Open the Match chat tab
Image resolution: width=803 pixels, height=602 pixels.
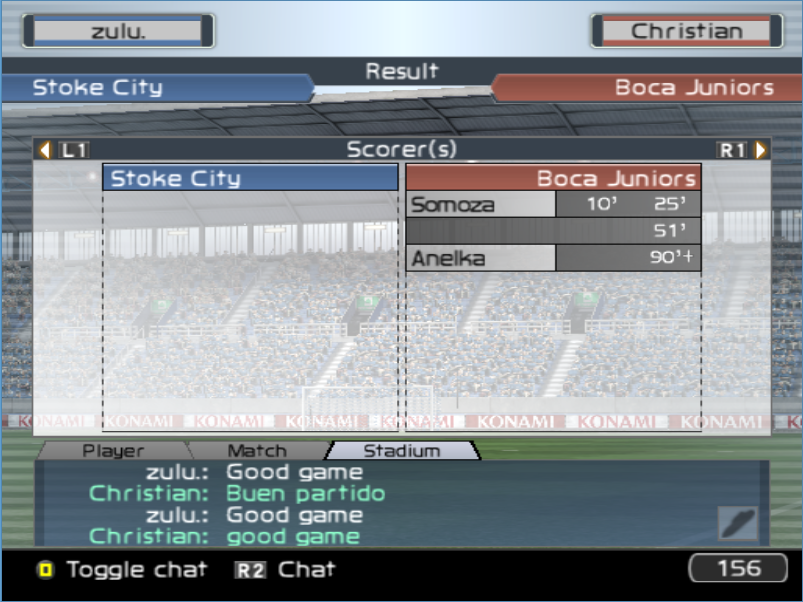257,451
